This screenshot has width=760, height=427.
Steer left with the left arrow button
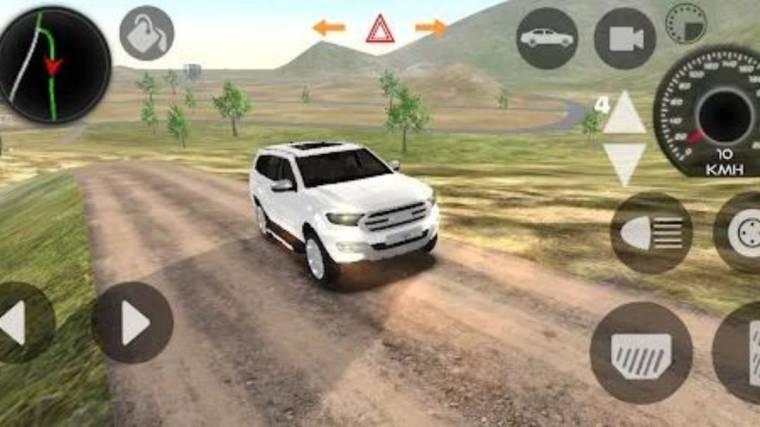pyautogui.click(x=18, y=322)
